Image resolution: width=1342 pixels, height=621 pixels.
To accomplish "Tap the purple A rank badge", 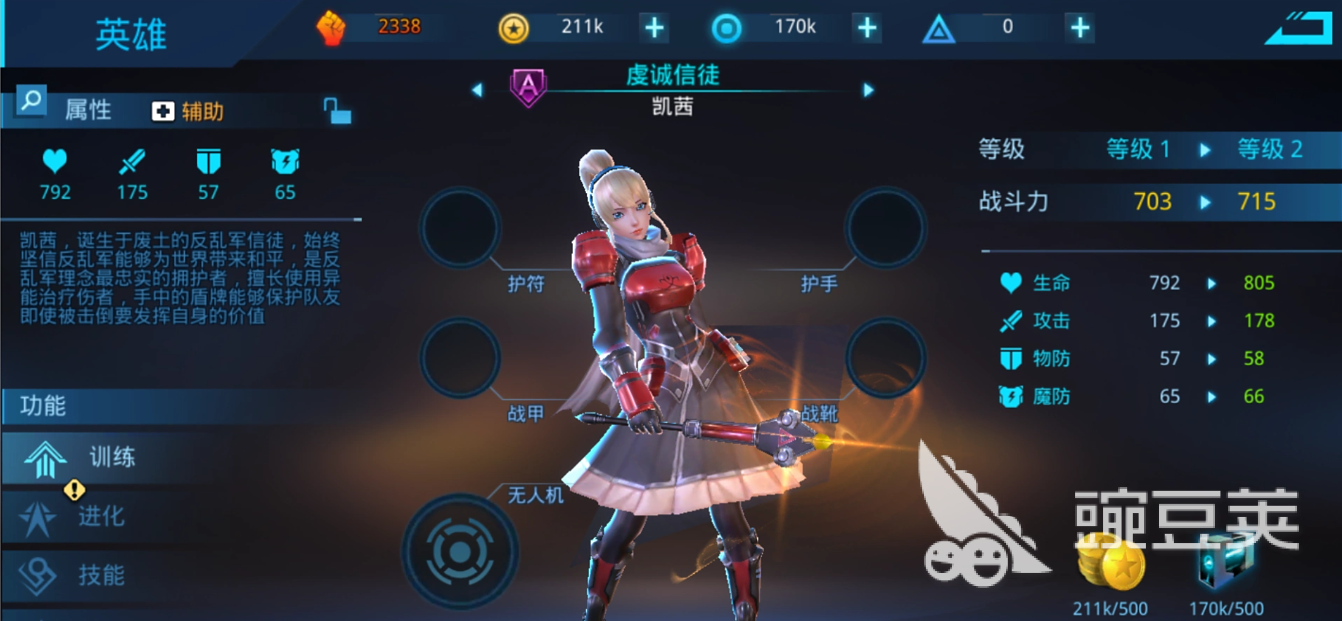I will coord(528,88).
